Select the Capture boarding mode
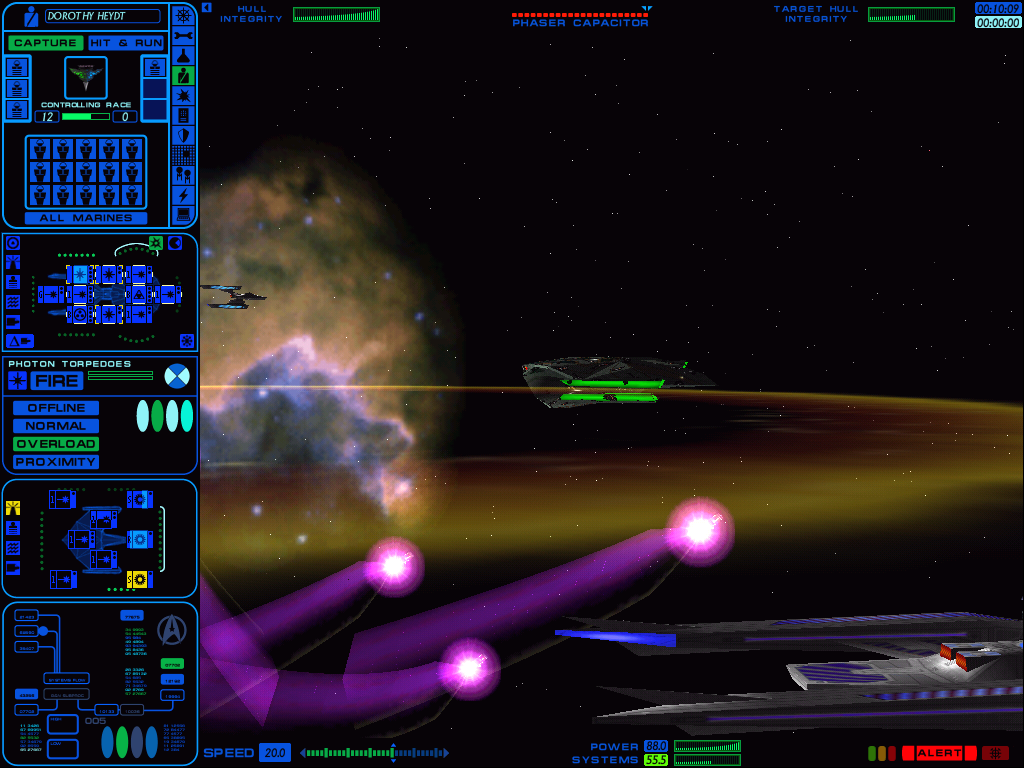 (45, 43)
